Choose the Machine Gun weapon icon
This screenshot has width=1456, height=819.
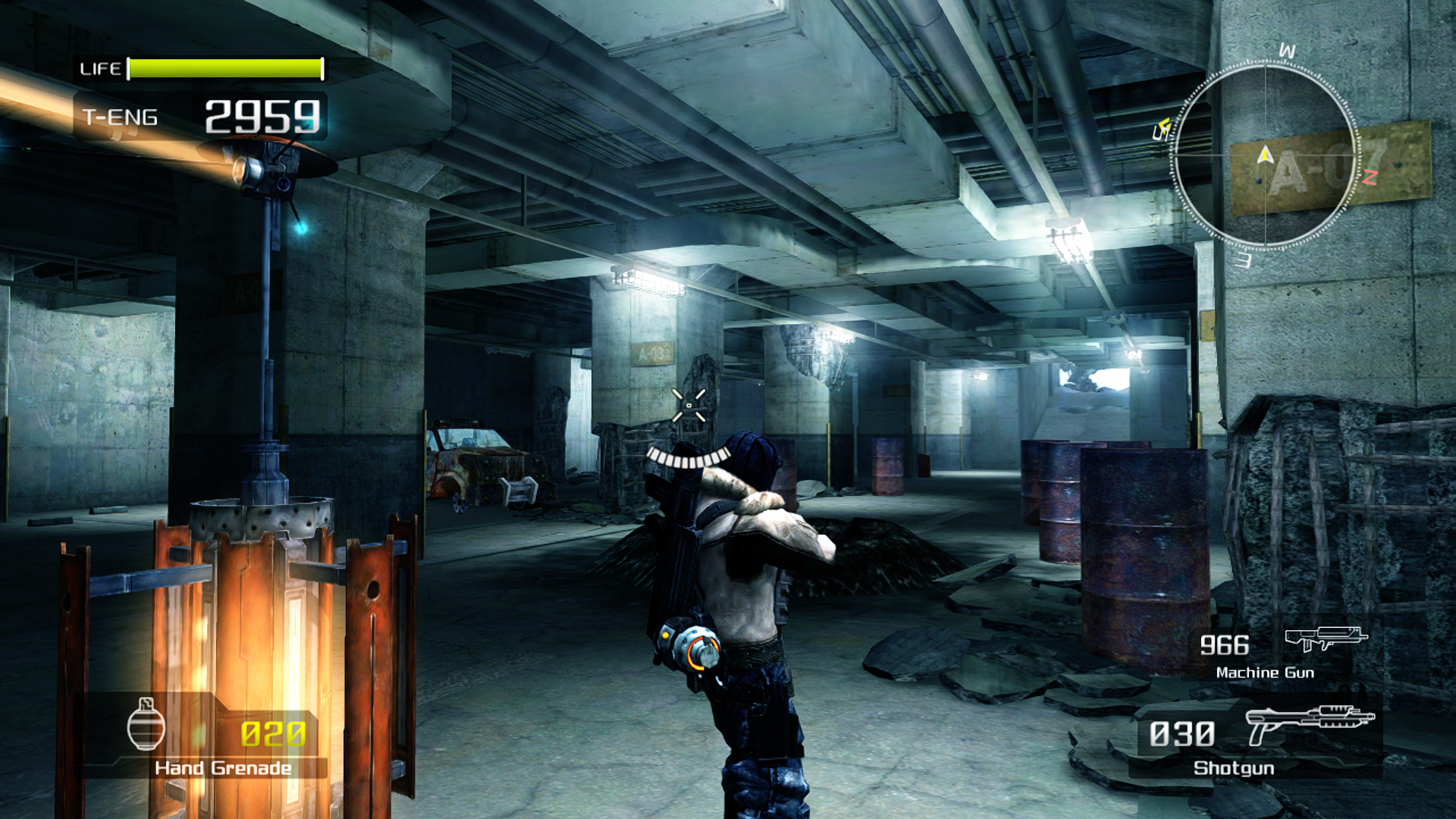tap(1326, 639)
